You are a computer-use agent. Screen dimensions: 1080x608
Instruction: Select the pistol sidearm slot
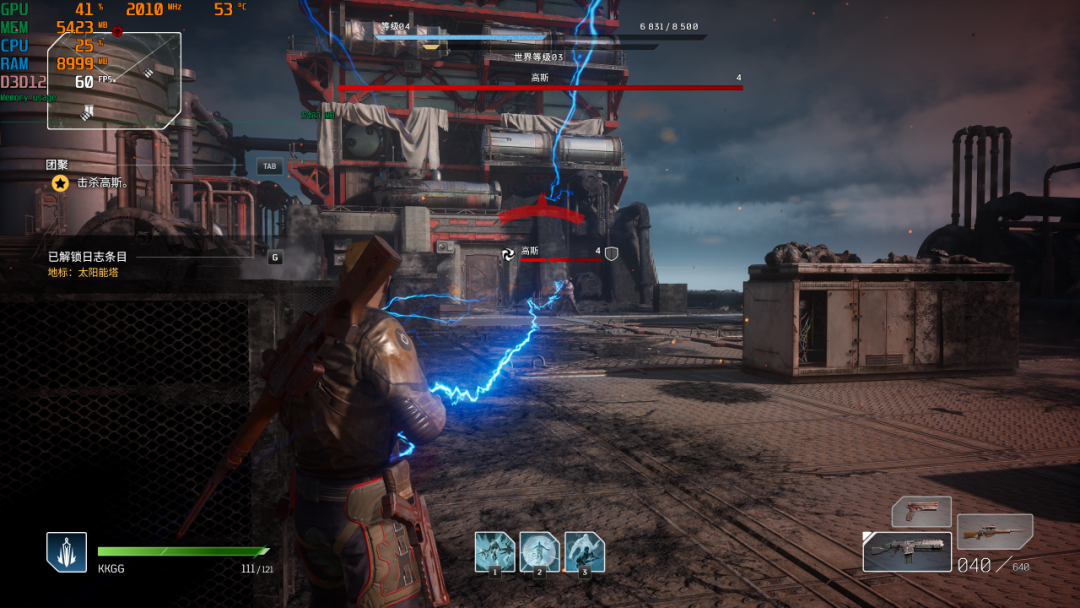click(x=921, y=511)
